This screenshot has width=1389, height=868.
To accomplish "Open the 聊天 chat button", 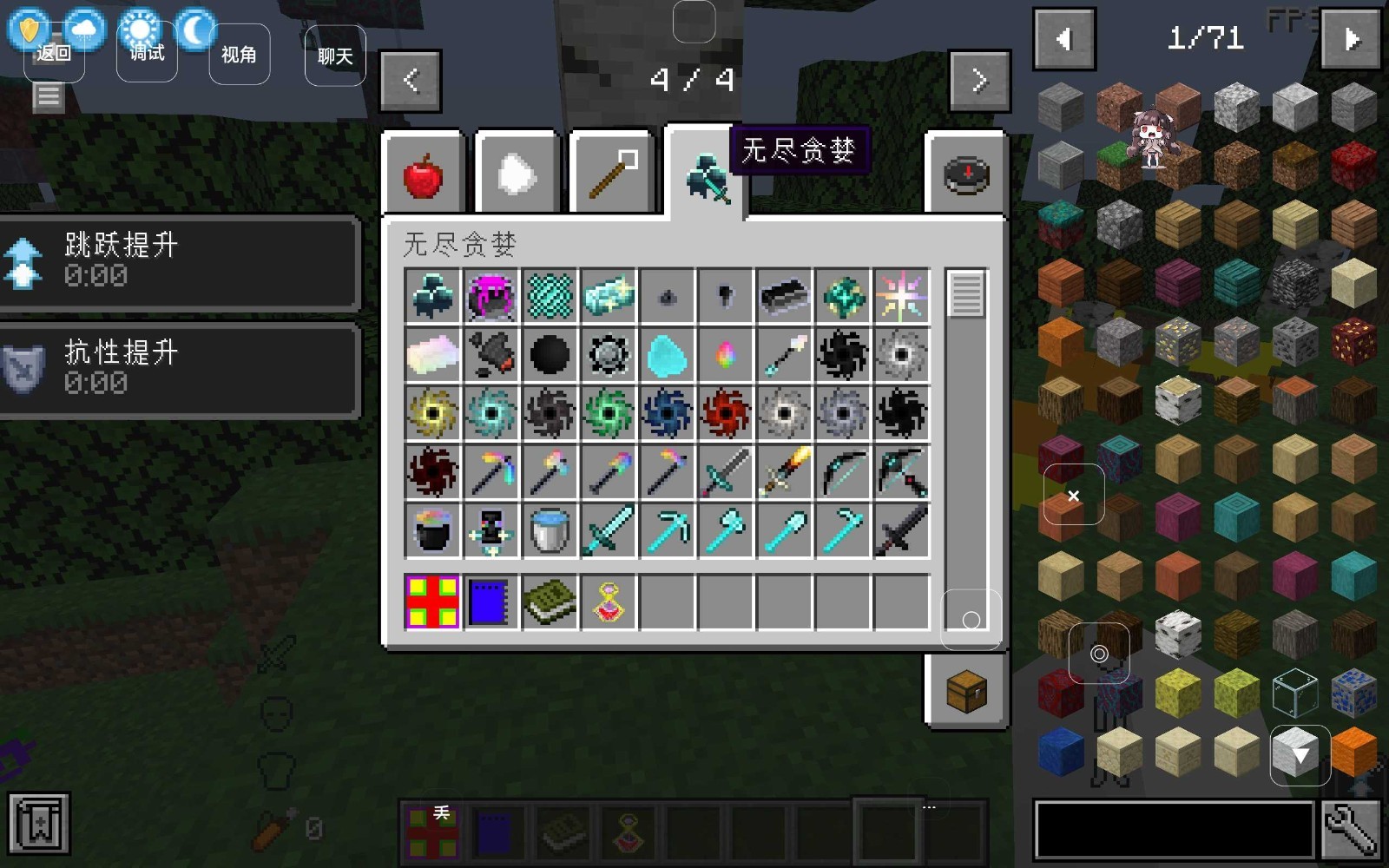I will [335, 56].
